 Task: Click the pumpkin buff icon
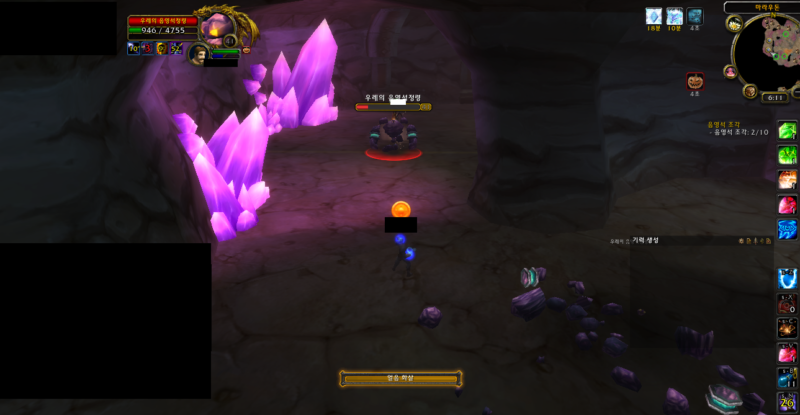(x=694, y=81)
